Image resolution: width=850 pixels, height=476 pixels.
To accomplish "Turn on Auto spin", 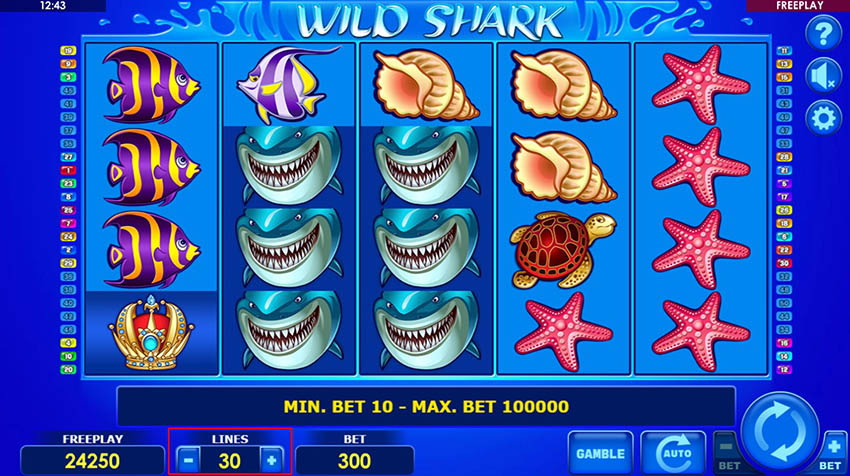I will pyautogui.click(x=672, y=453).
